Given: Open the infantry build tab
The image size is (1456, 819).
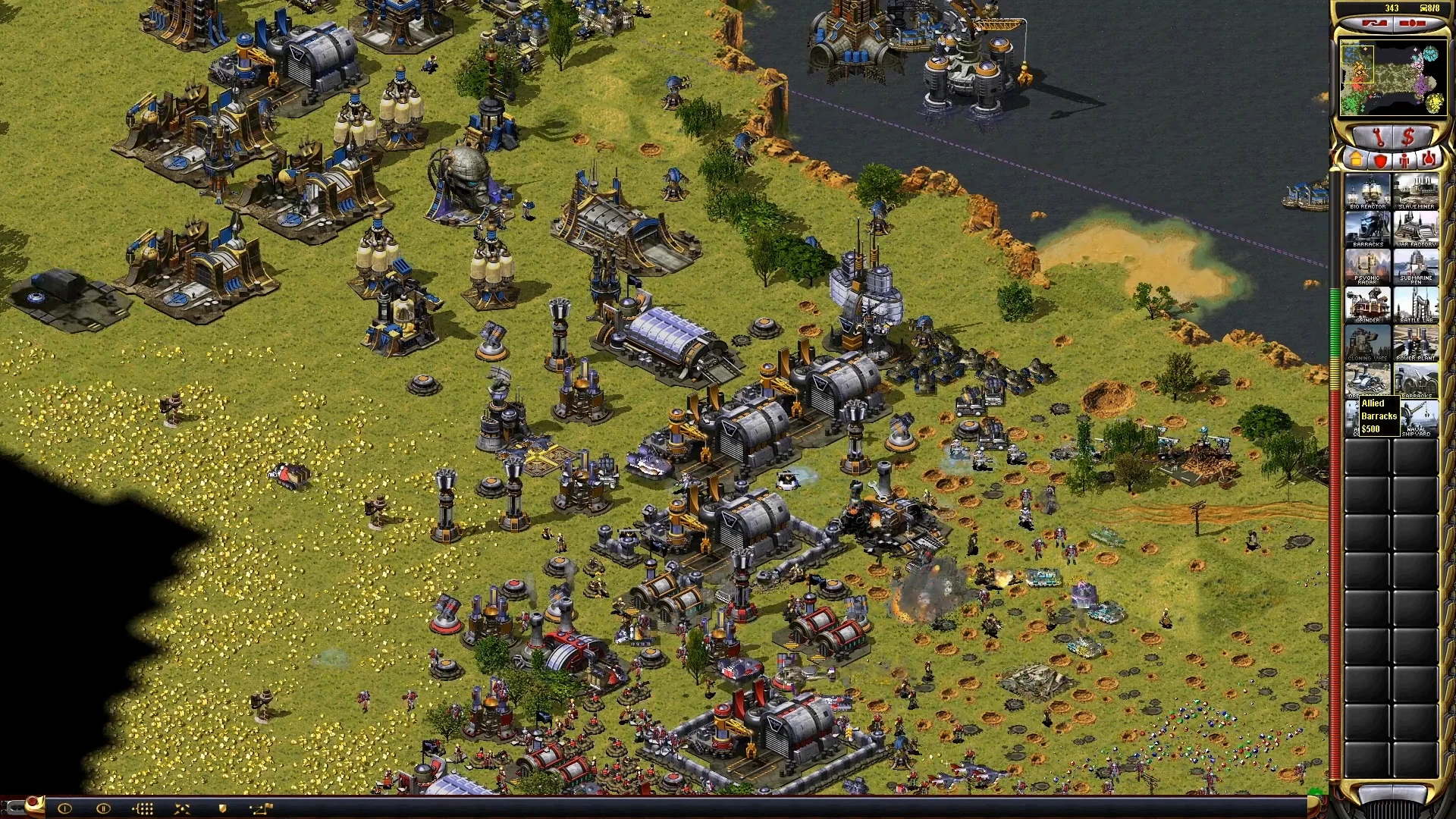Looking at the screenshot, I should tap(1404, 160).
